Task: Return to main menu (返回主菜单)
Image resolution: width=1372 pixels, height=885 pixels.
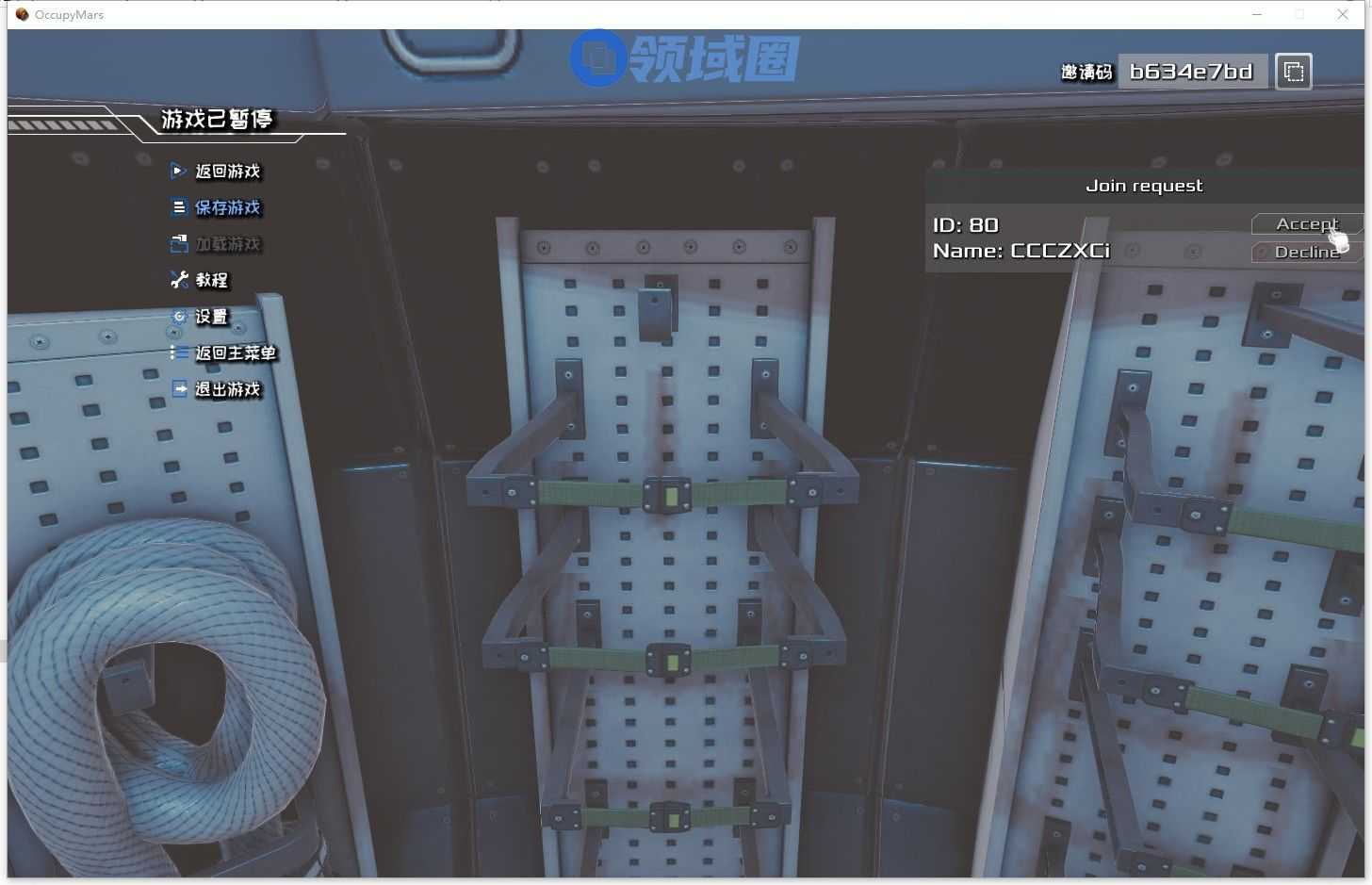Action: point(235,353)
